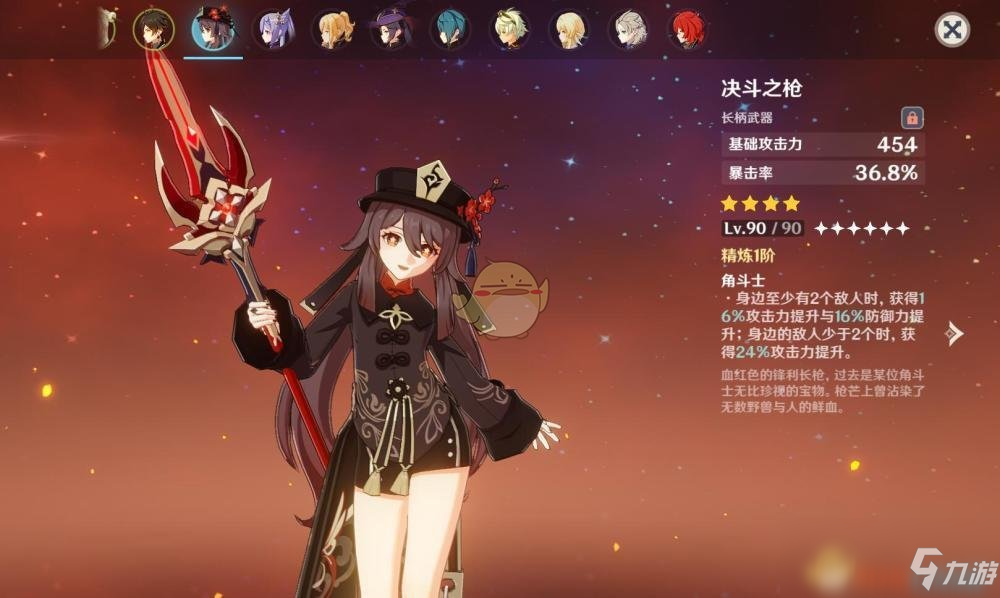
Task: Select Mona's witch hat portrait
Action: [x=390, y=29]
